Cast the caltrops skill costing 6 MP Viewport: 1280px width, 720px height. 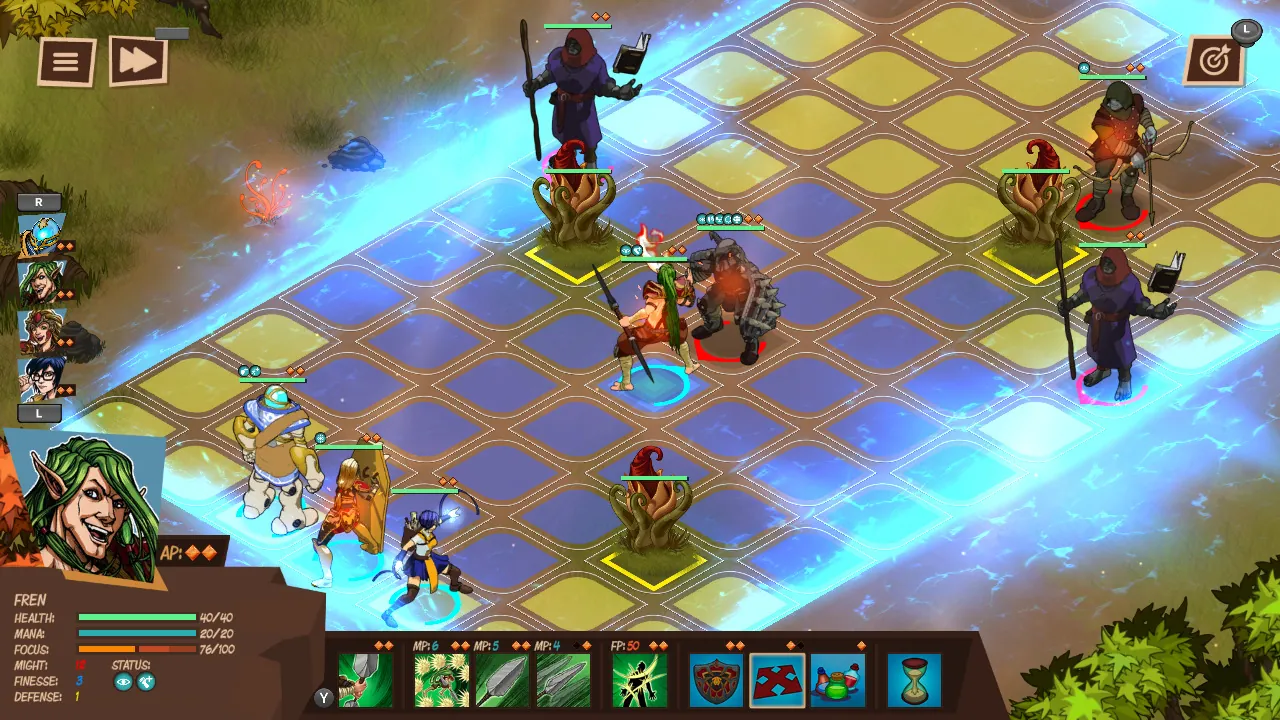440,680
